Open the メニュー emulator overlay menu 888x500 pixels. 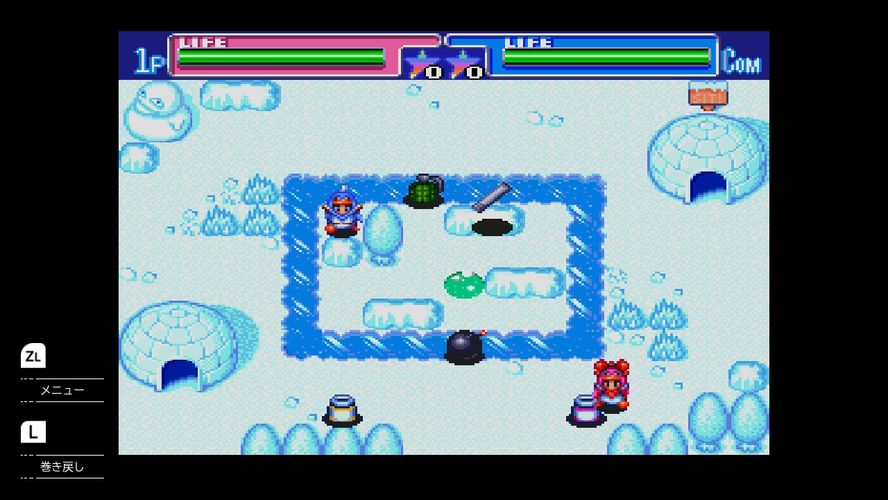(x=61, y=389)
